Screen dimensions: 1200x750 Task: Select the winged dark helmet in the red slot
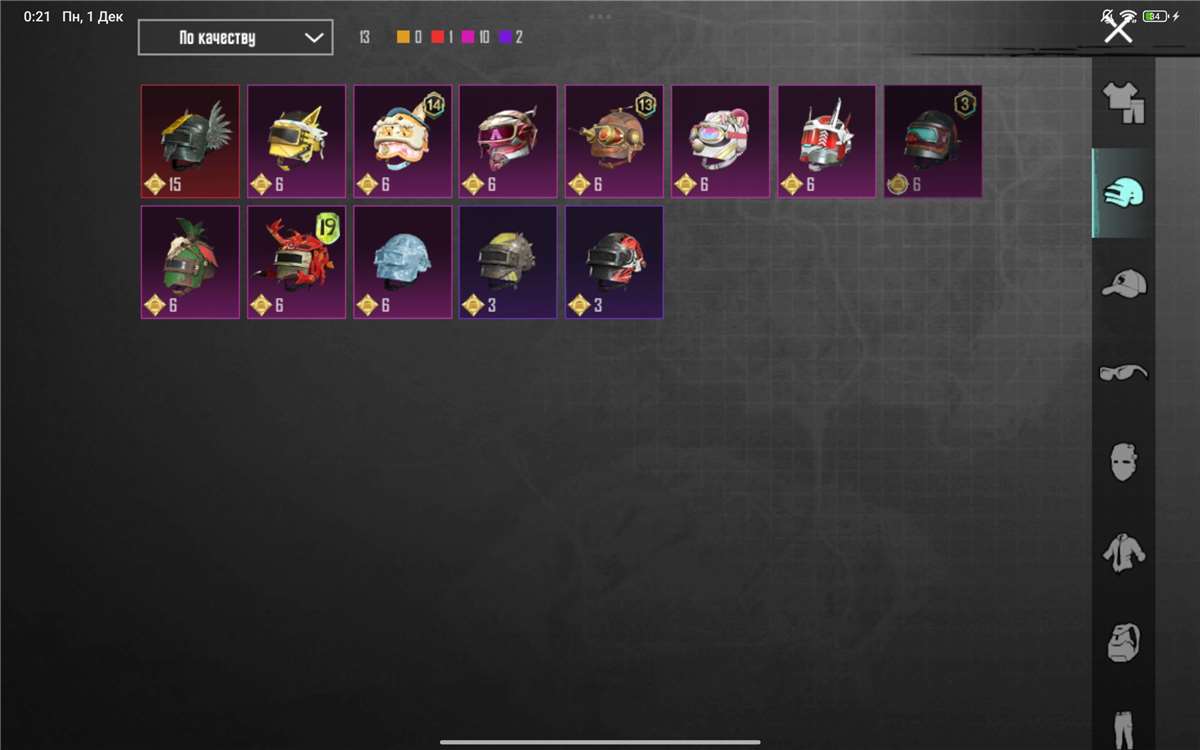point(190,141)
